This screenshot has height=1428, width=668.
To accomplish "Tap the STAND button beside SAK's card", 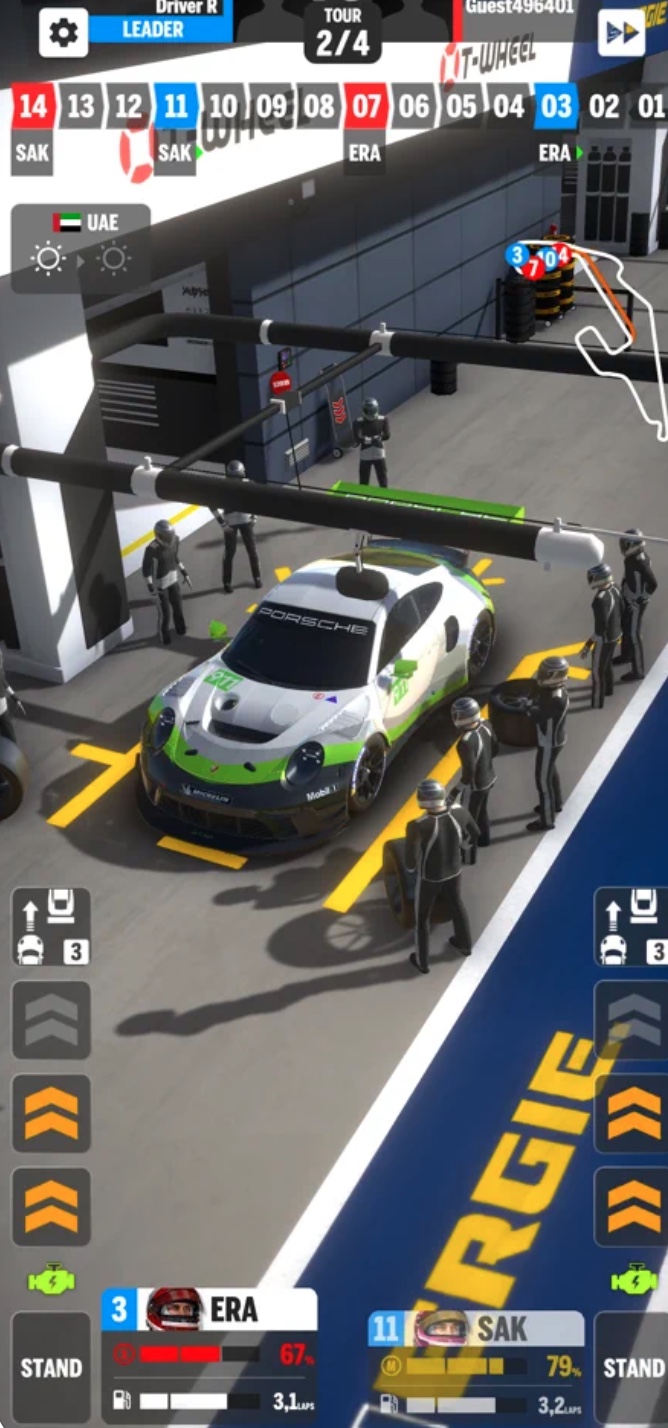I will [x=632, y=1367].
